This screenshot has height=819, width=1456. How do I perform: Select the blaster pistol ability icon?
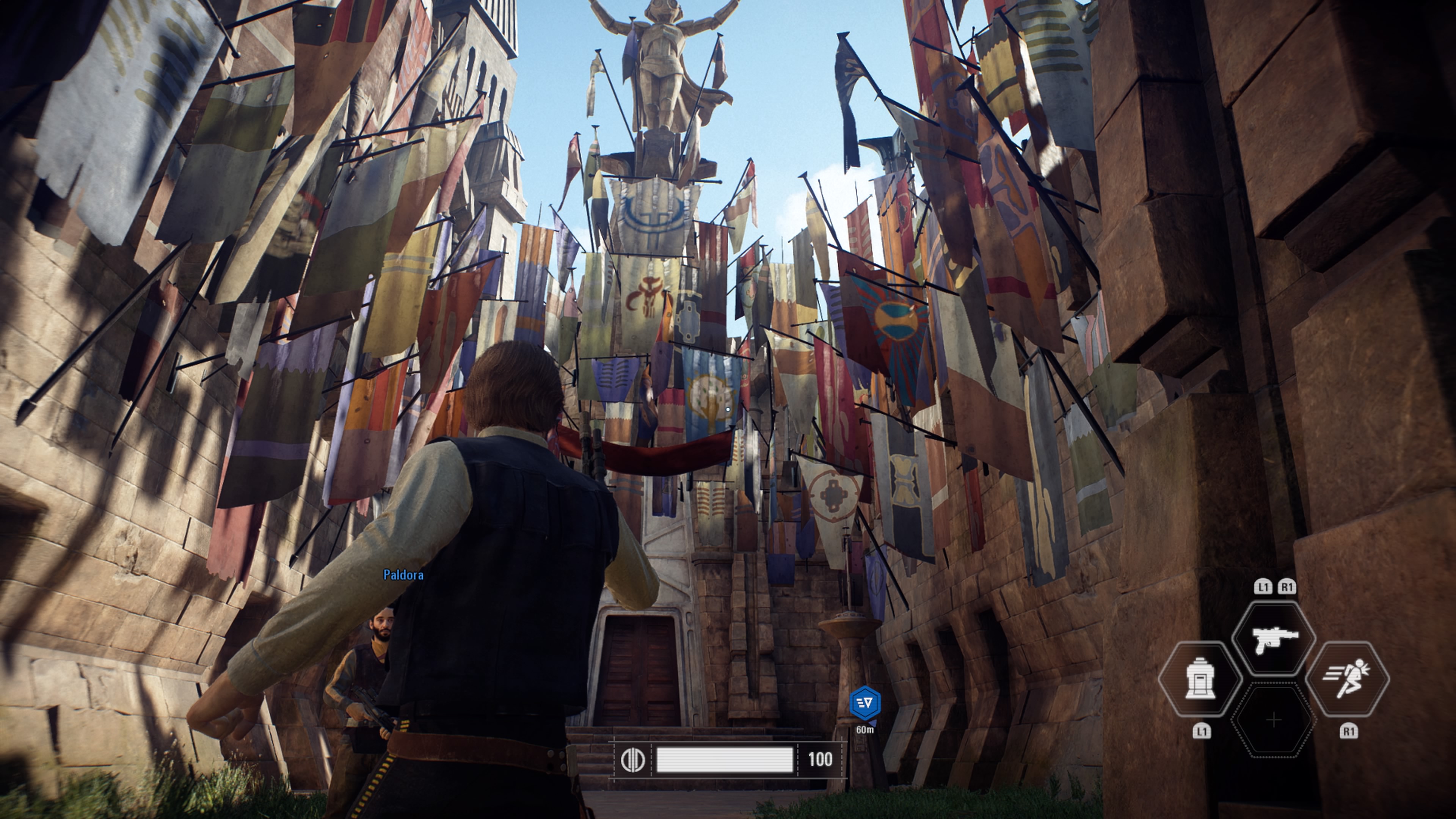[x=1274, y=639]
